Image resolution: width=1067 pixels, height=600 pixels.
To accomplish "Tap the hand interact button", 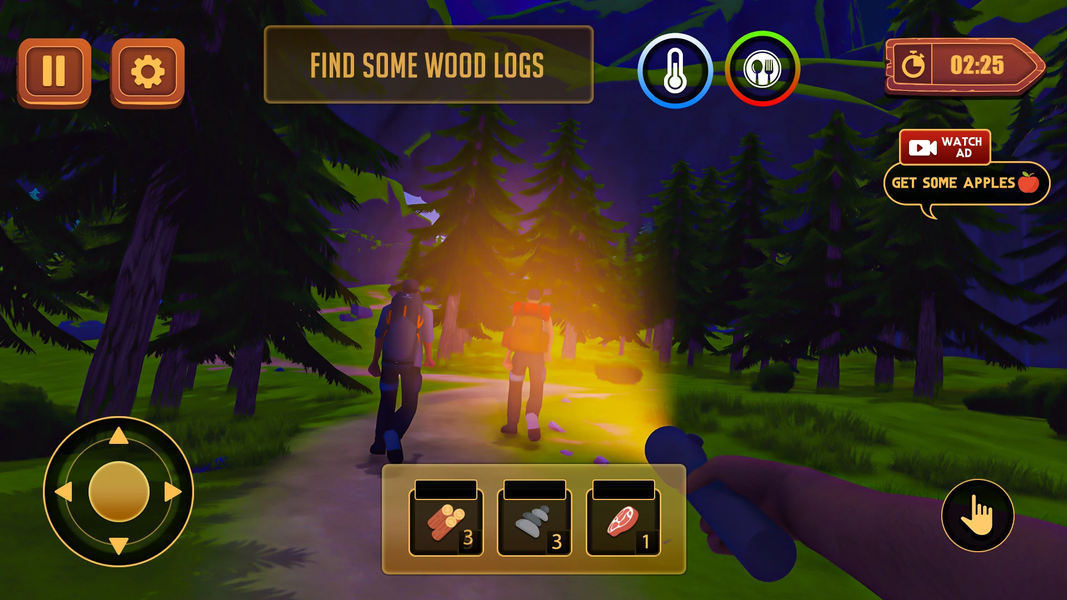I will click(x=977, y=516).
